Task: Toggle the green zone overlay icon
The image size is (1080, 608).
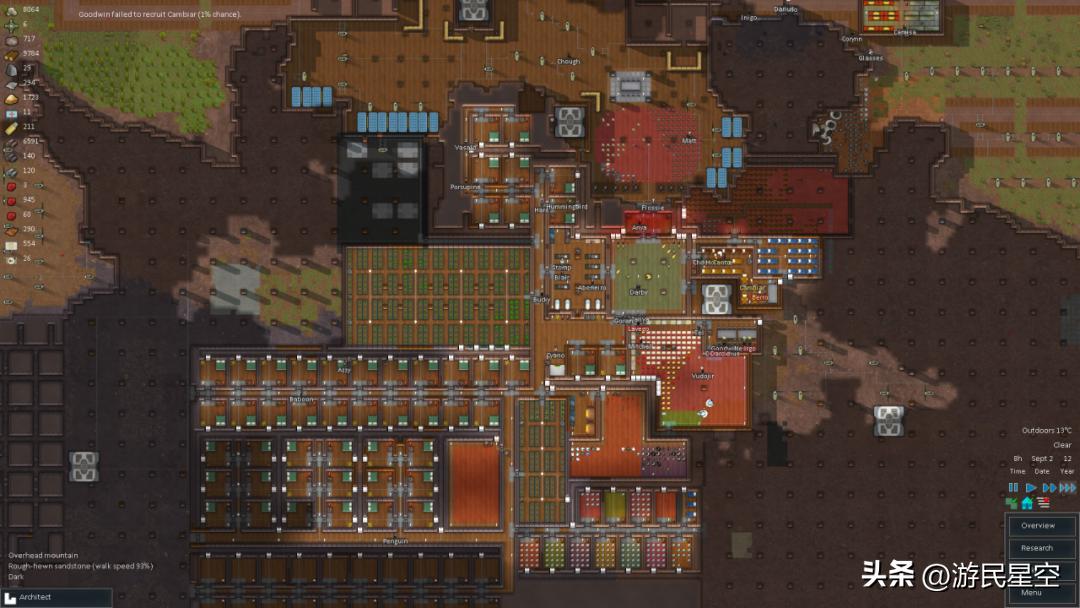Action: tap(1012, 503)
